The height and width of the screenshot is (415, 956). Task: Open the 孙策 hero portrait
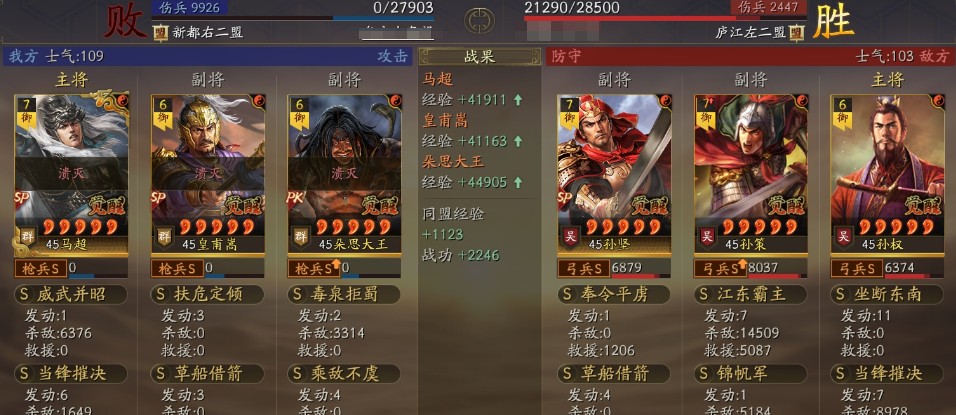pyautogui.click(x=750, y=172)
